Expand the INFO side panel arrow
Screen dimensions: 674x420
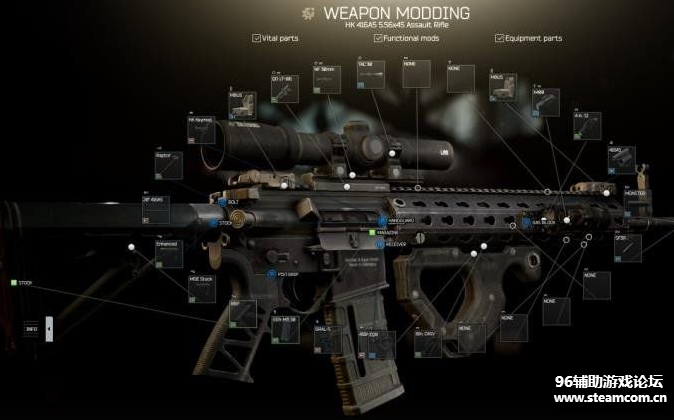pyautogui.click(x=50, y=329)
